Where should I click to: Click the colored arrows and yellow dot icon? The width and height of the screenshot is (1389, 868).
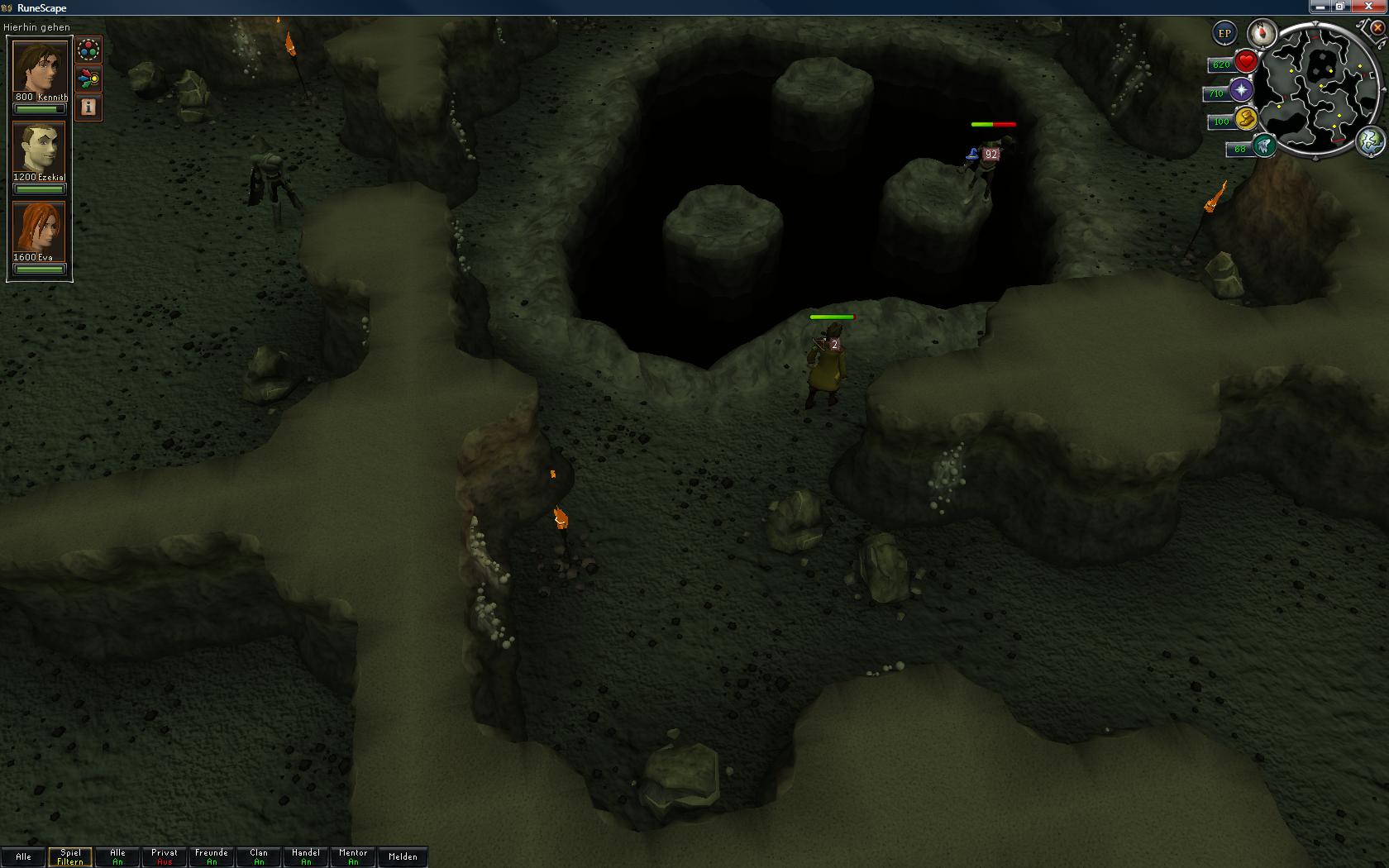click(88, 79)
